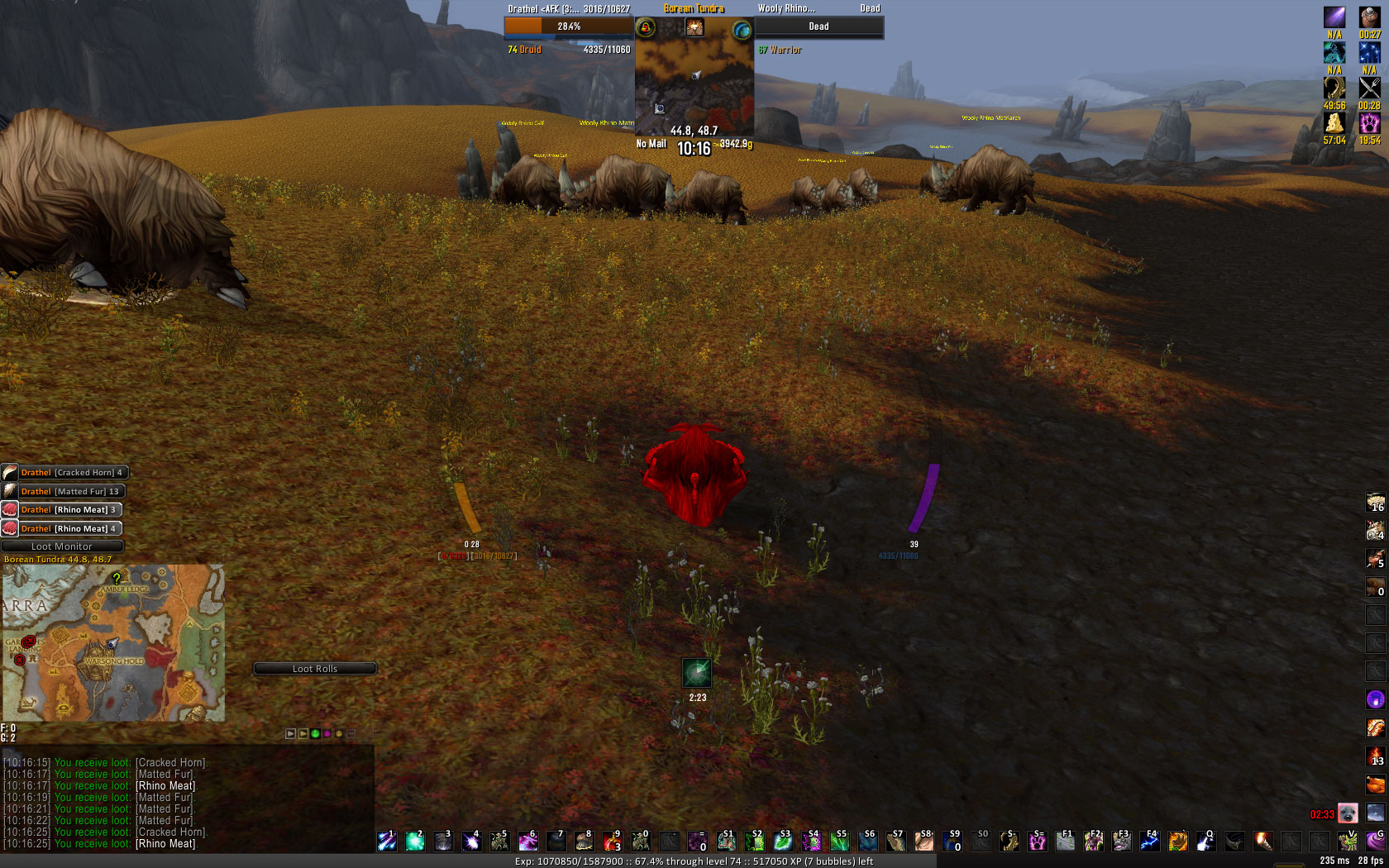Image resolution: width=1389 pixels, height=868 pixels.
Task: Select the Wooly Rhino target frame
Action: pyautogui.click(x=819, y=26)
